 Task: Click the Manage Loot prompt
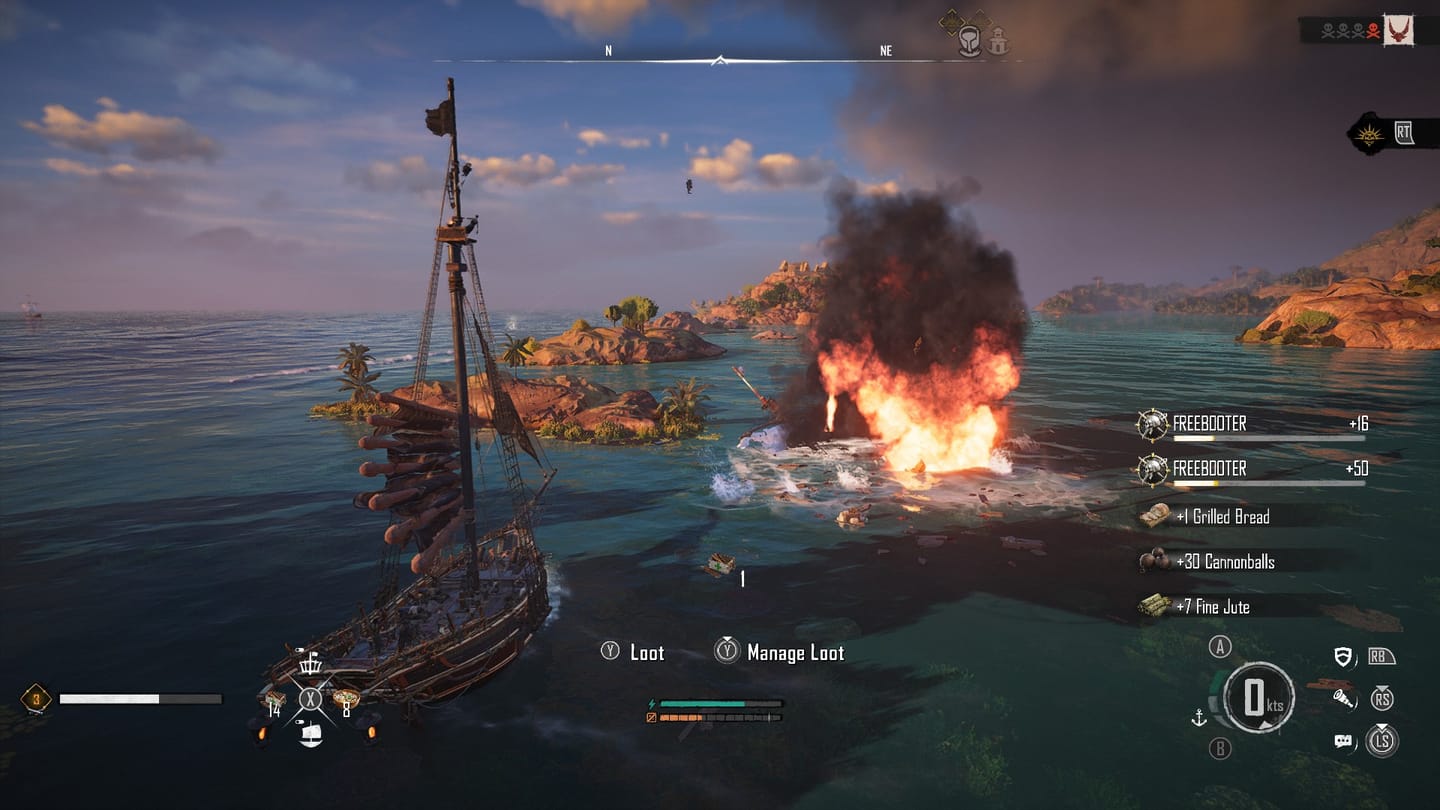click(787, 653)
